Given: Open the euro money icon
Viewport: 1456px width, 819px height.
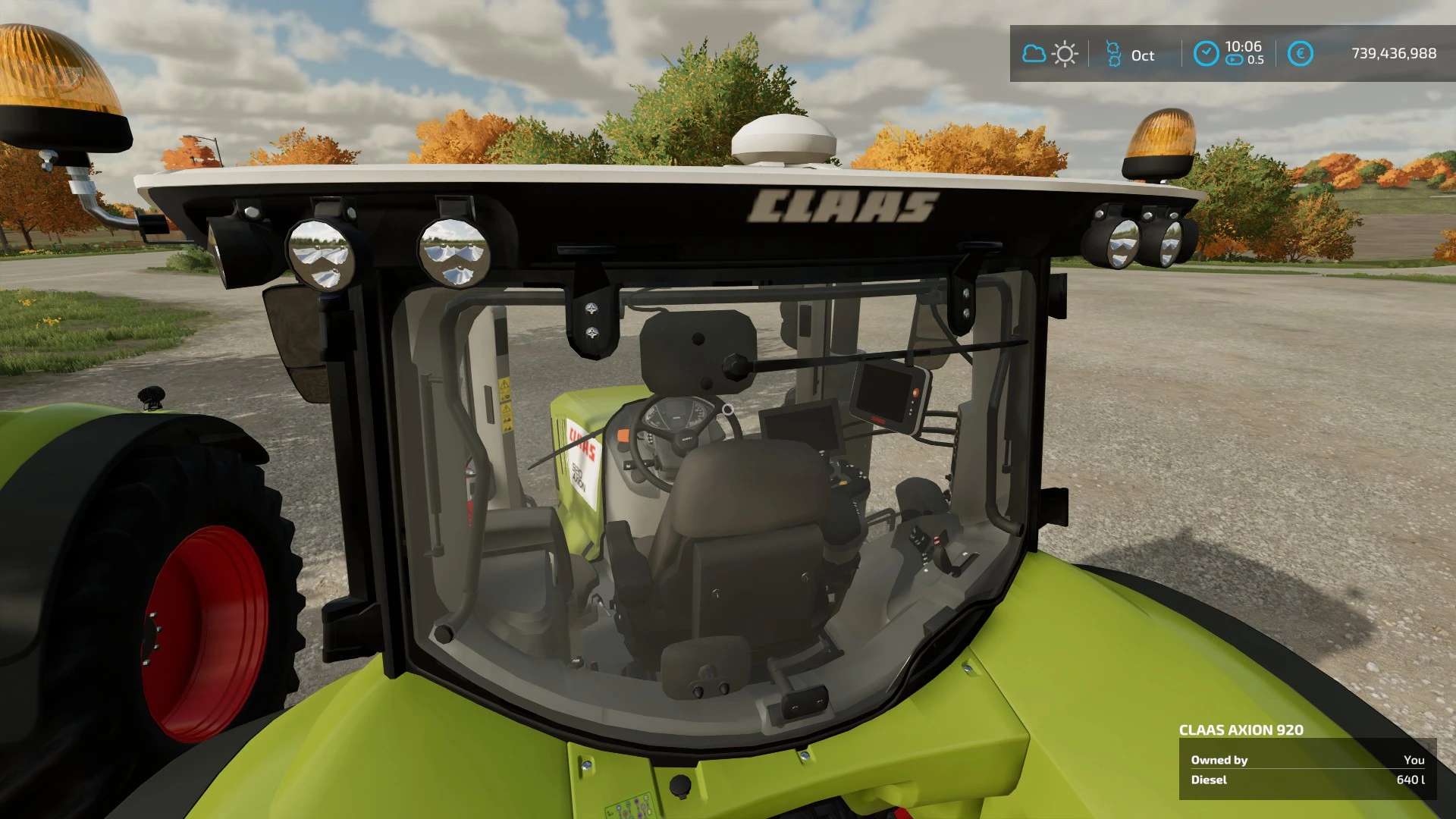Looking at the screenshot, I should tap(1300, 54).
